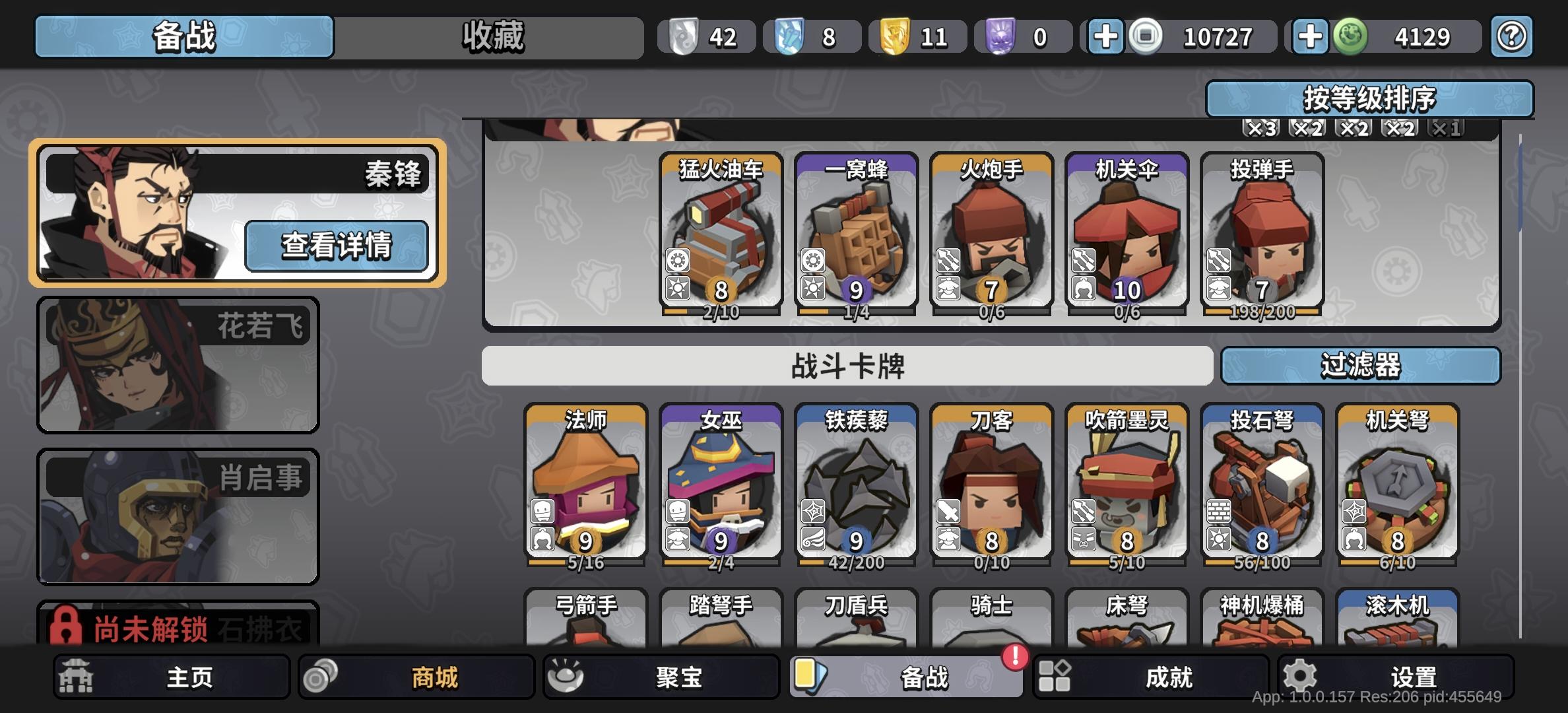The image size is (1568, 713).
Task: Open the 按等级排序 sort options
Action: pos(1369,98)
